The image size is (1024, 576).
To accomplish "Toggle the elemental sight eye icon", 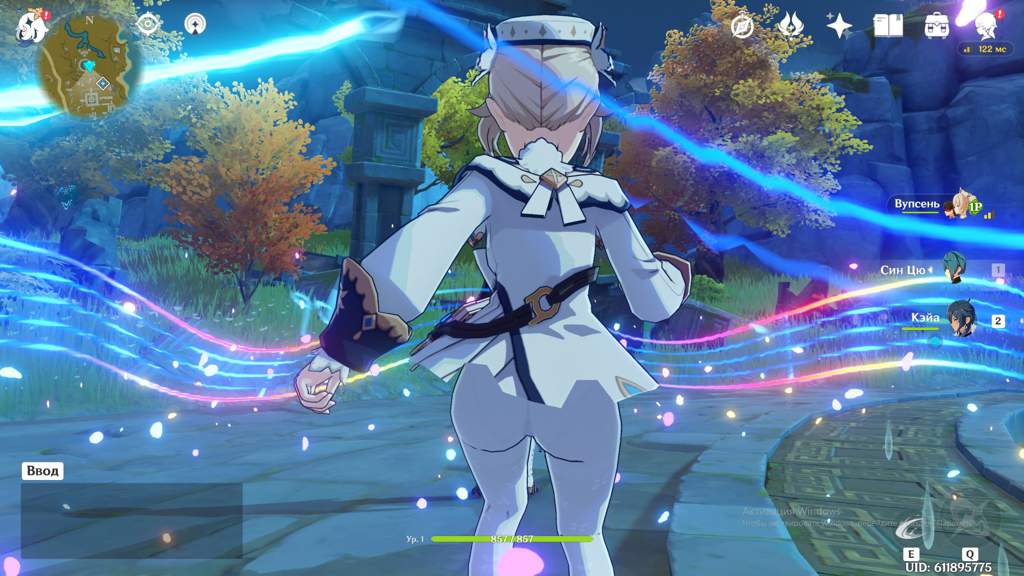I will pos(149,23).
